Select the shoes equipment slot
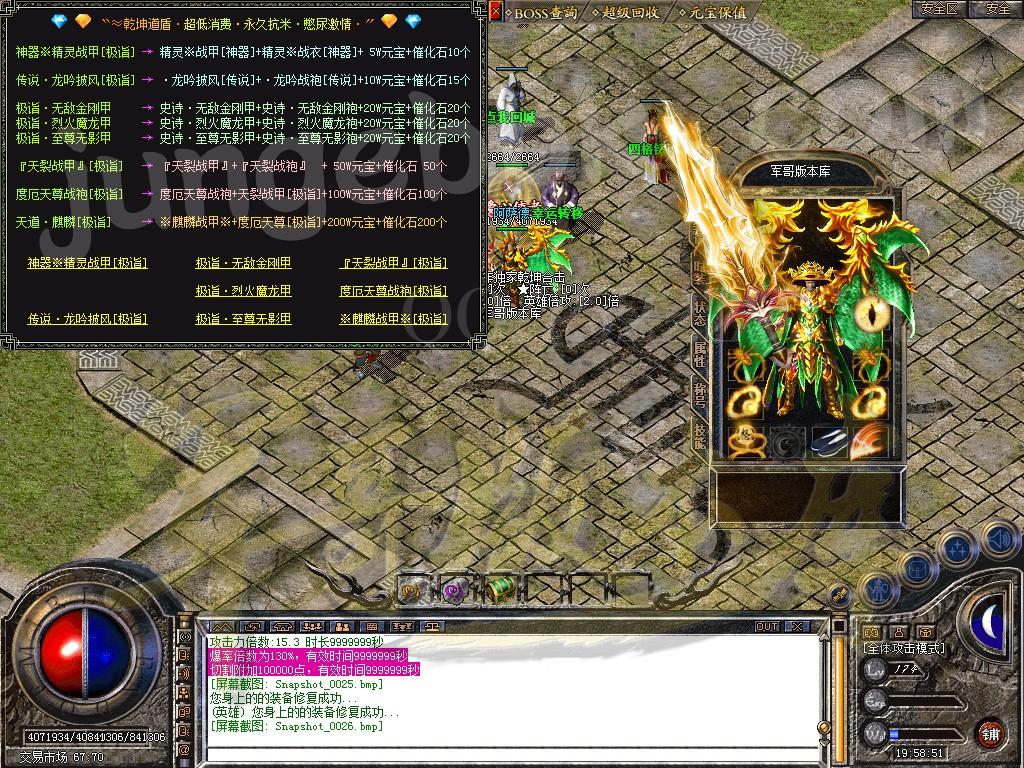The height and width of the screenshot is (768, 1024). click(829, 440)
